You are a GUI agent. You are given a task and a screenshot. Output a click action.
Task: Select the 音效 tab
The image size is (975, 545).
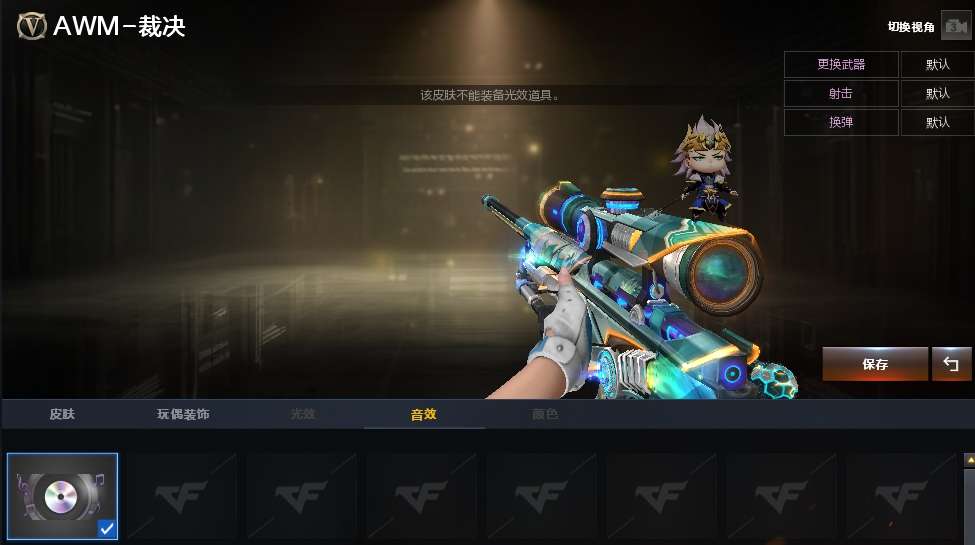424,414
